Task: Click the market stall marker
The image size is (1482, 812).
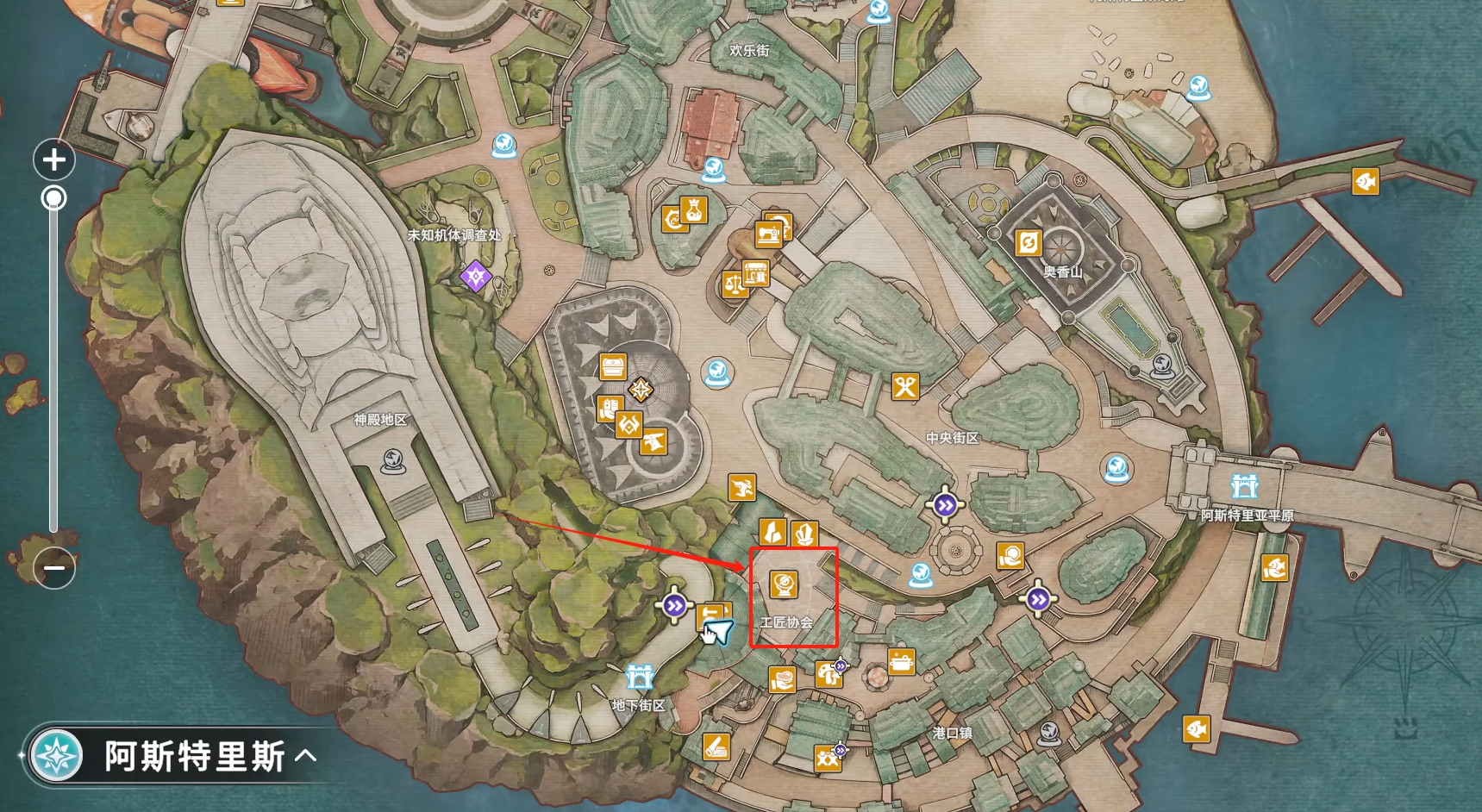Action: click(756, 272)
